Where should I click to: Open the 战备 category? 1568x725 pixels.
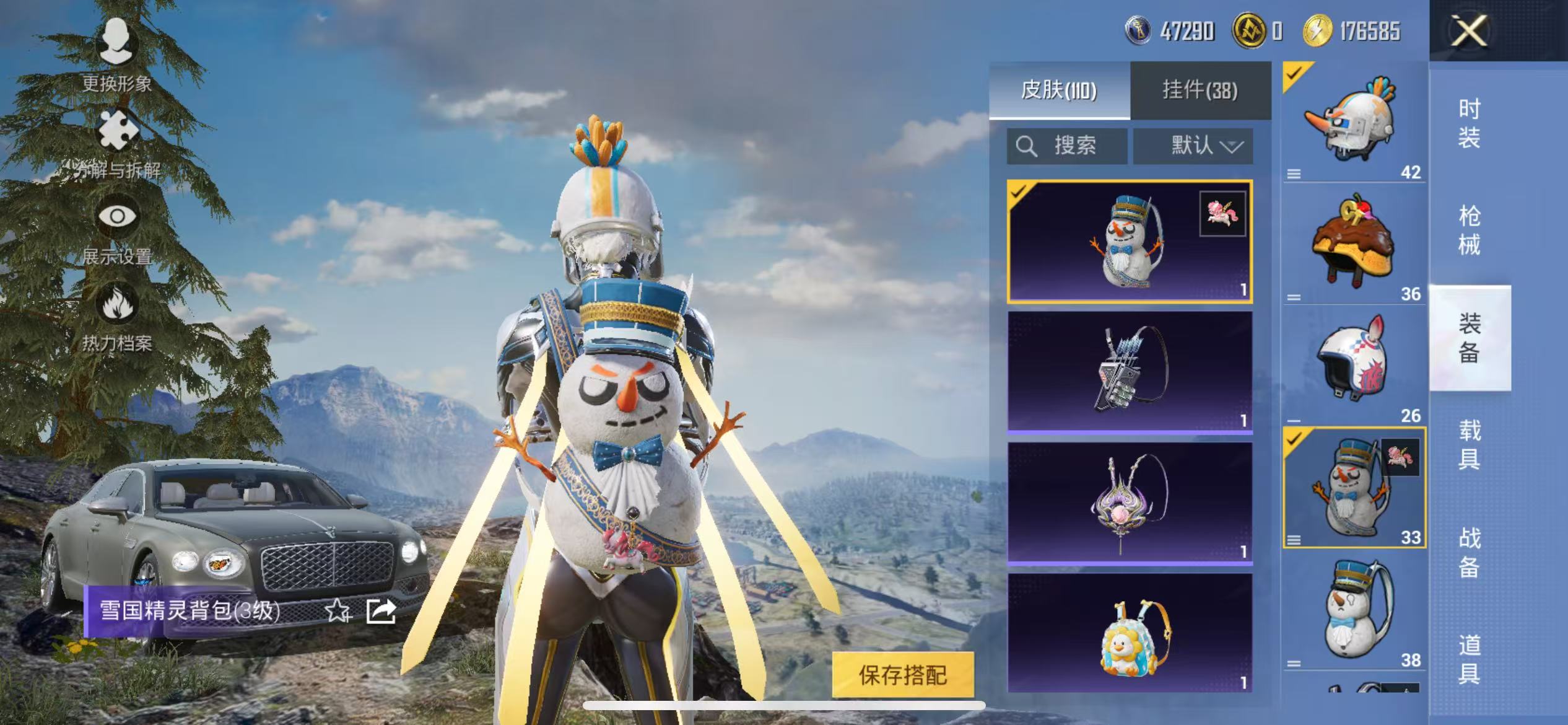pos(1469,552)
